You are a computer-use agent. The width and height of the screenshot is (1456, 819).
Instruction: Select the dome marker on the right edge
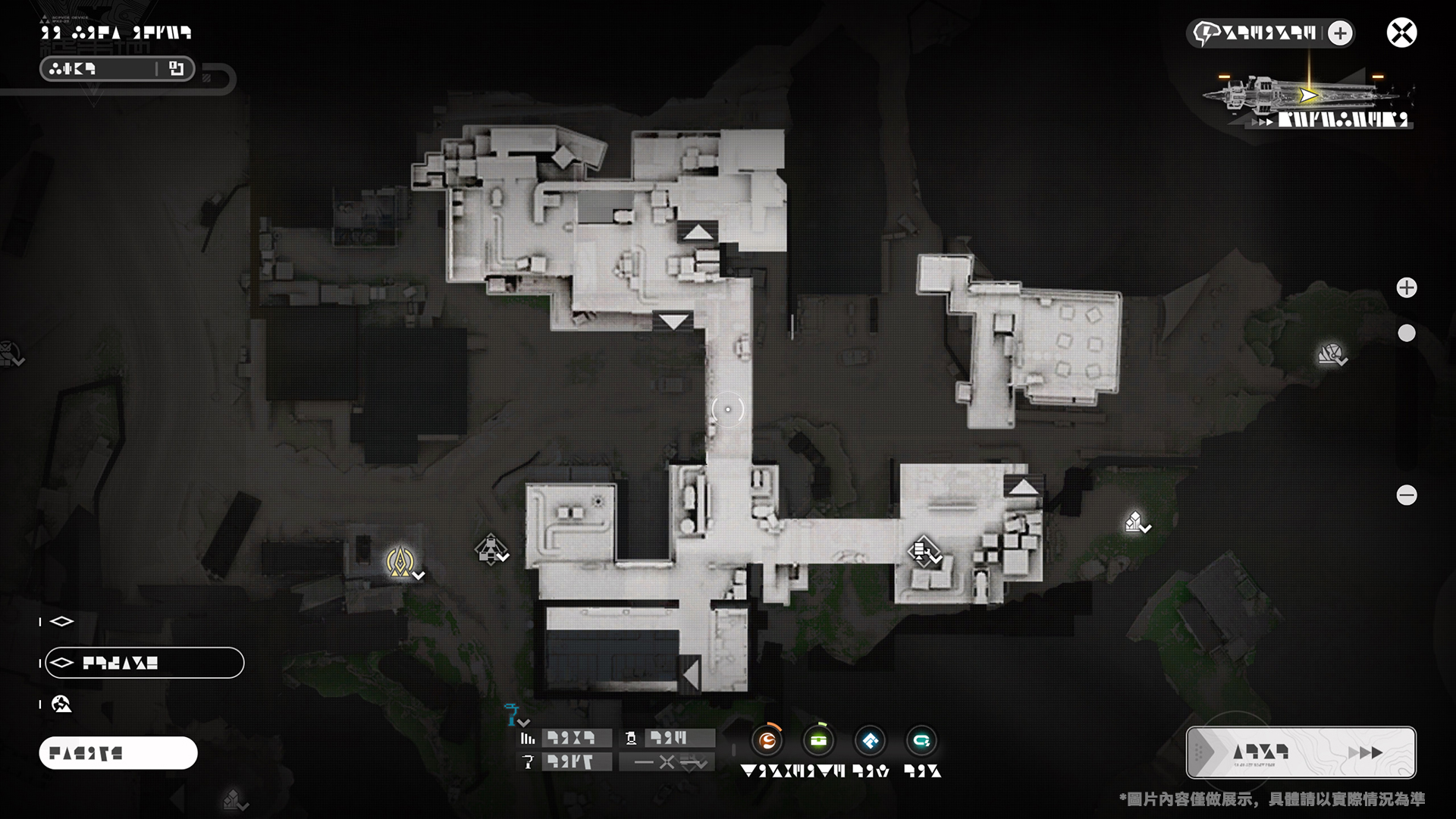click(1330, 353)
